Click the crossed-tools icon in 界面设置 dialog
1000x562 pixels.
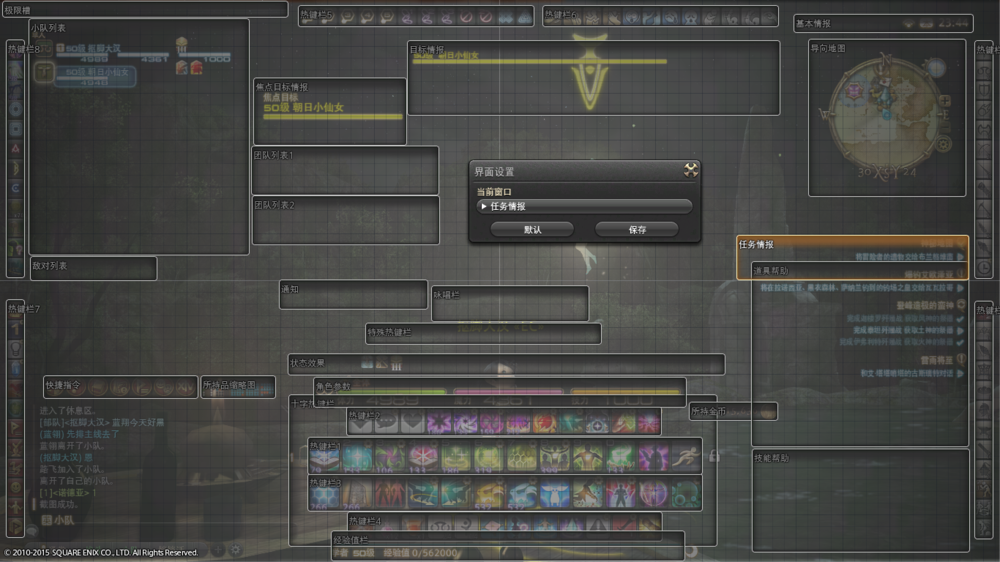coord(690,171)
